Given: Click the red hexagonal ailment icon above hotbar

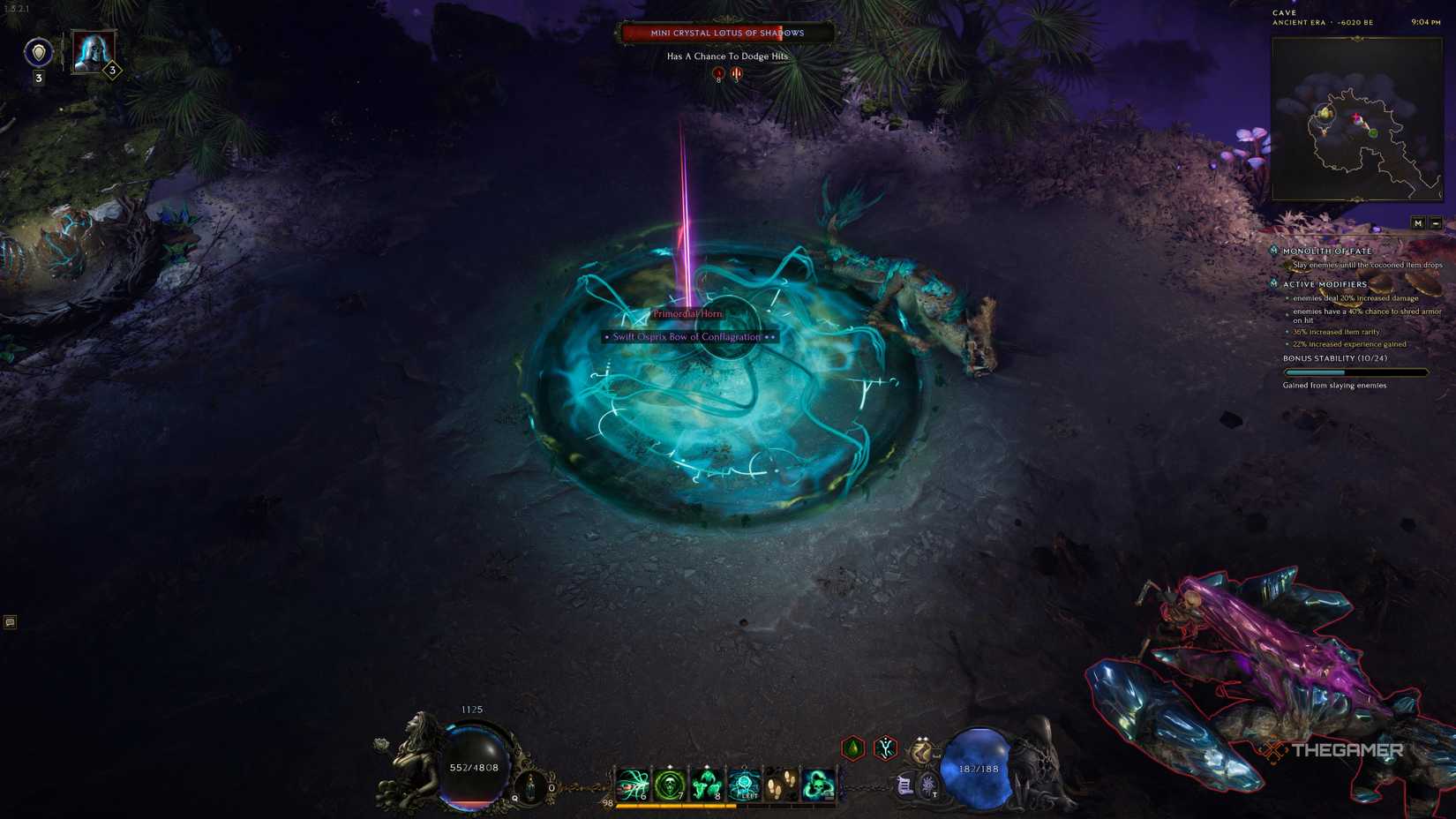Looking at the screenshot, I should [885, 748].
